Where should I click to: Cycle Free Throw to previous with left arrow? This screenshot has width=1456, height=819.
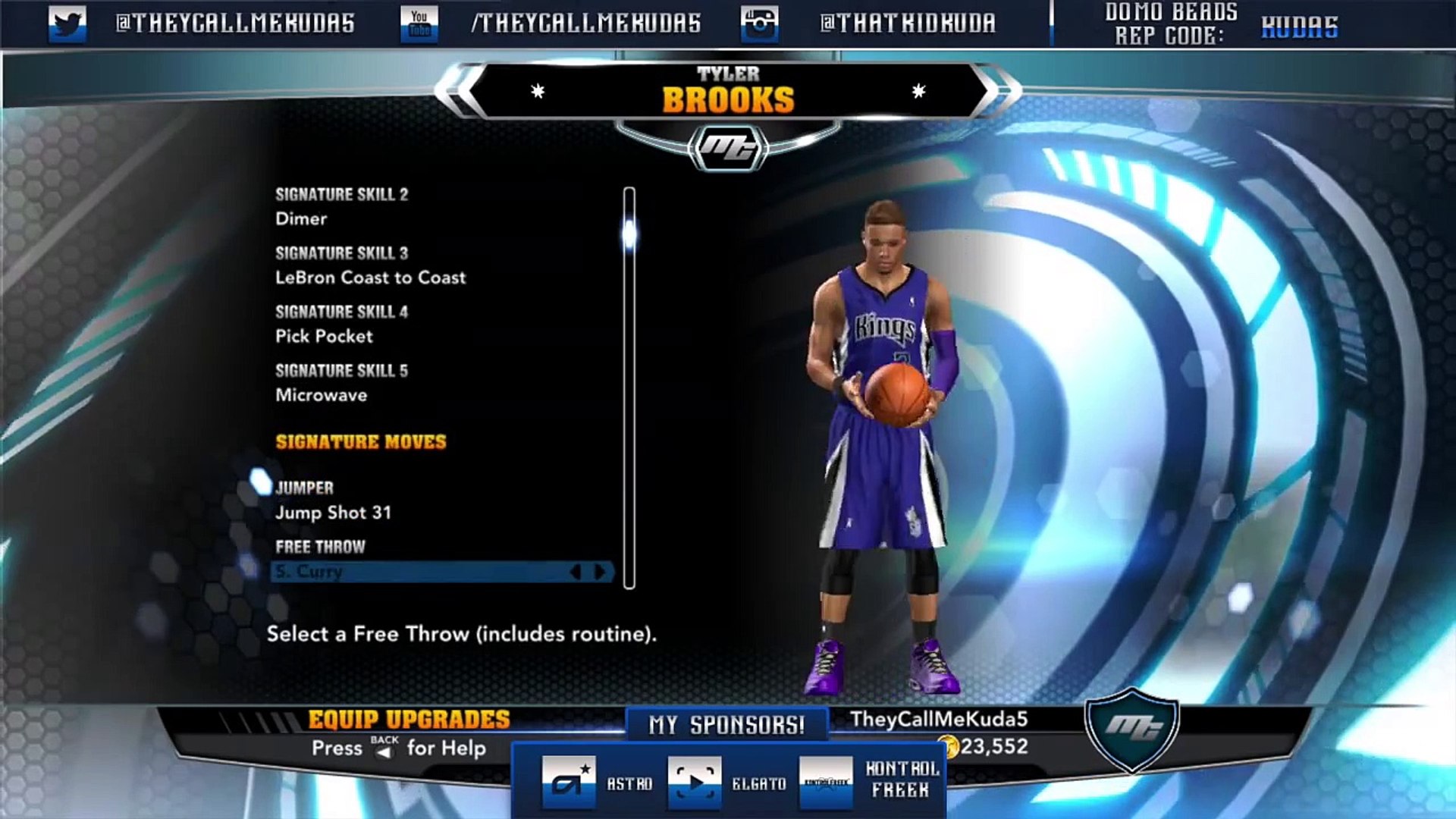(x=576, y=572)
